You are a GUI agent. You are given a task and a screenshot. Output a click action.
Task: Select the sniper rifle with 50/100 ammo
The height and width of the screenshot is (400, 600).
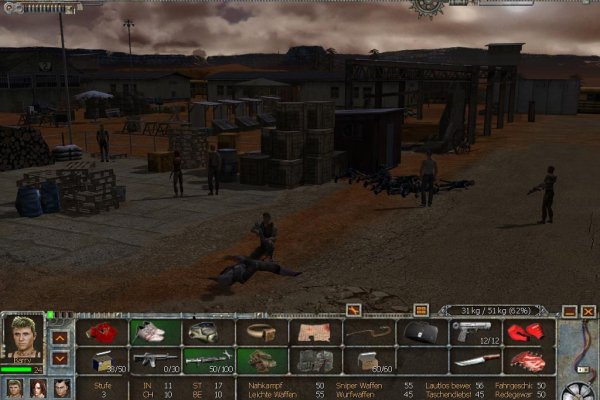click(207, 360)
